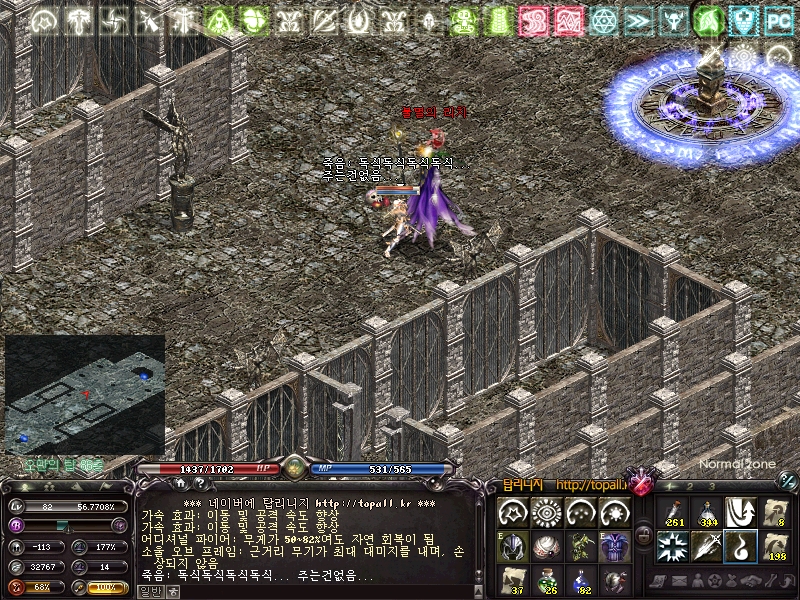Use the green potion stacked at 26
The width and height of the screenshot is (800, 600).
point(547,579)
